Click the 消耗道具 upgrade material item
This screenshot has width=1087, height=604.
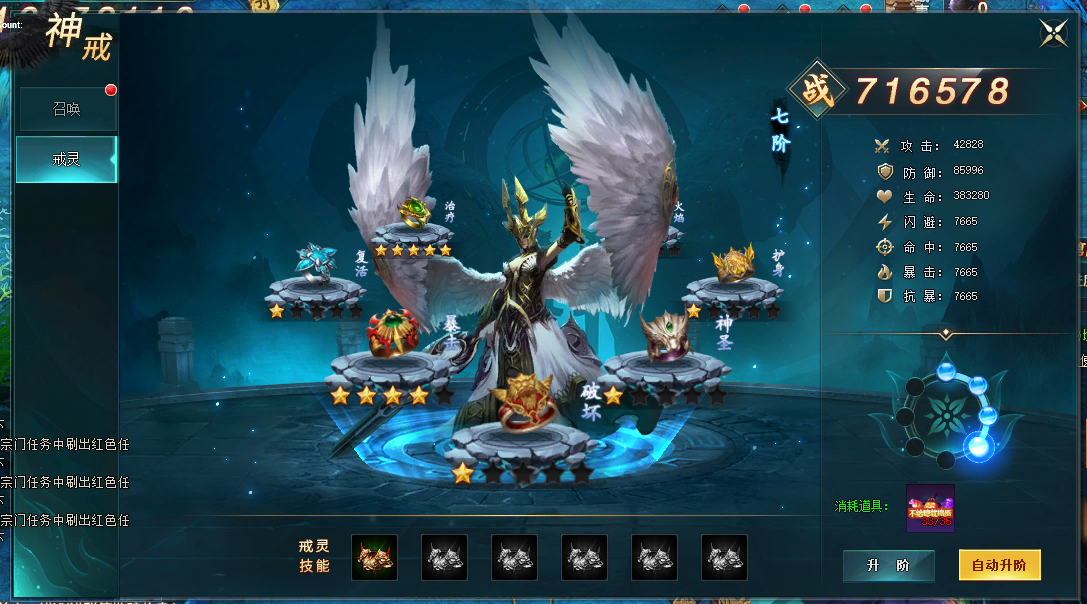tap(930, 508)
